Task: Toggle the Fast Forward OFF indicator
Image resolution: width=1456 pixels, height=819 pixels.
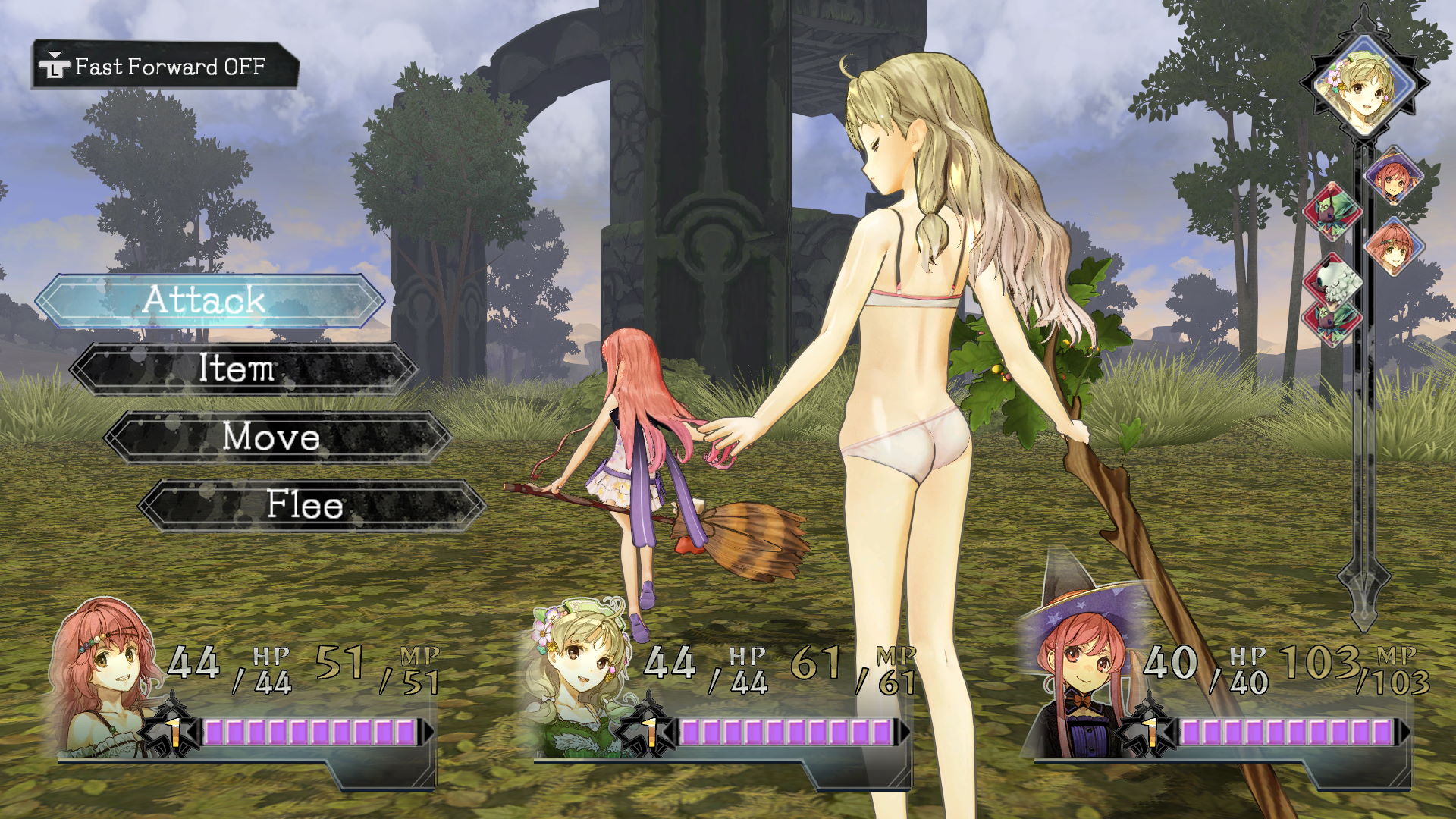Action: [165, 67]
